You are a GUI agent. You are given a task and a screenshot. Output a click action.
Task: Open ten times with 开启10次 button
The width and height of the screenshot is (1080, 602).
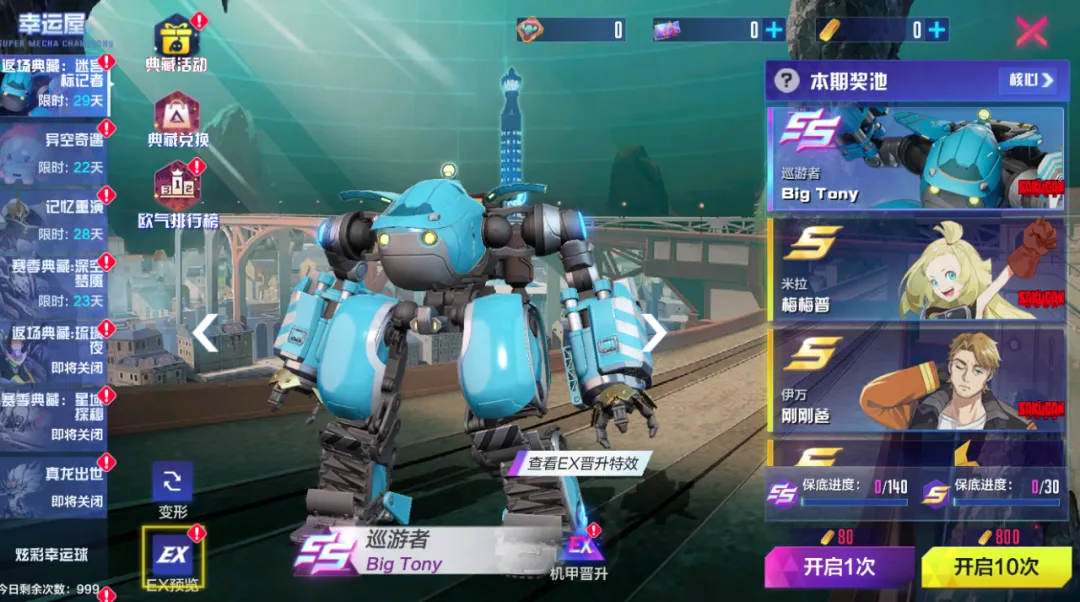point(995,567)
